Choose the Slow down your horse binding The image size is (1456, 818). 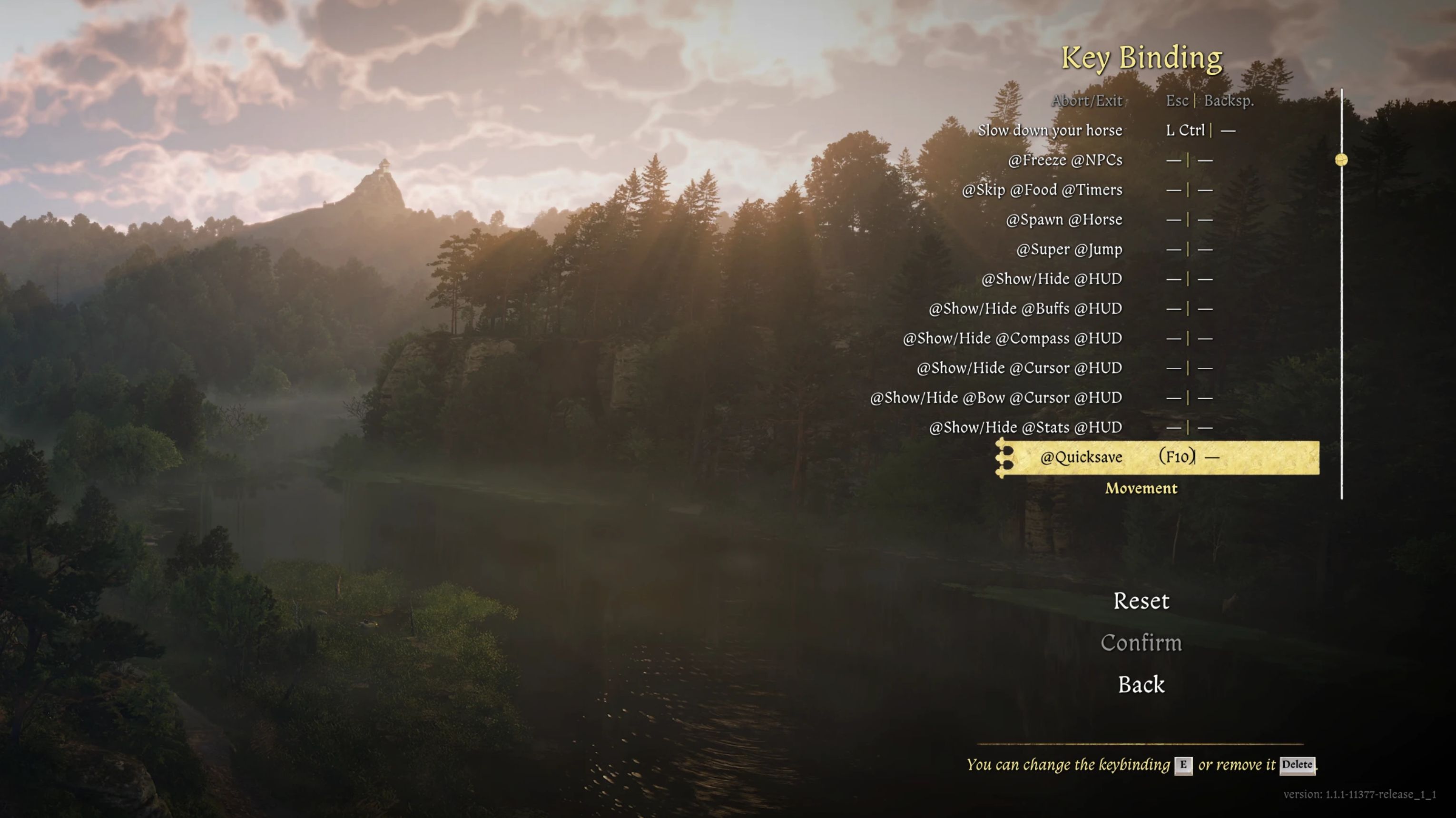[x=1050, y=130]
